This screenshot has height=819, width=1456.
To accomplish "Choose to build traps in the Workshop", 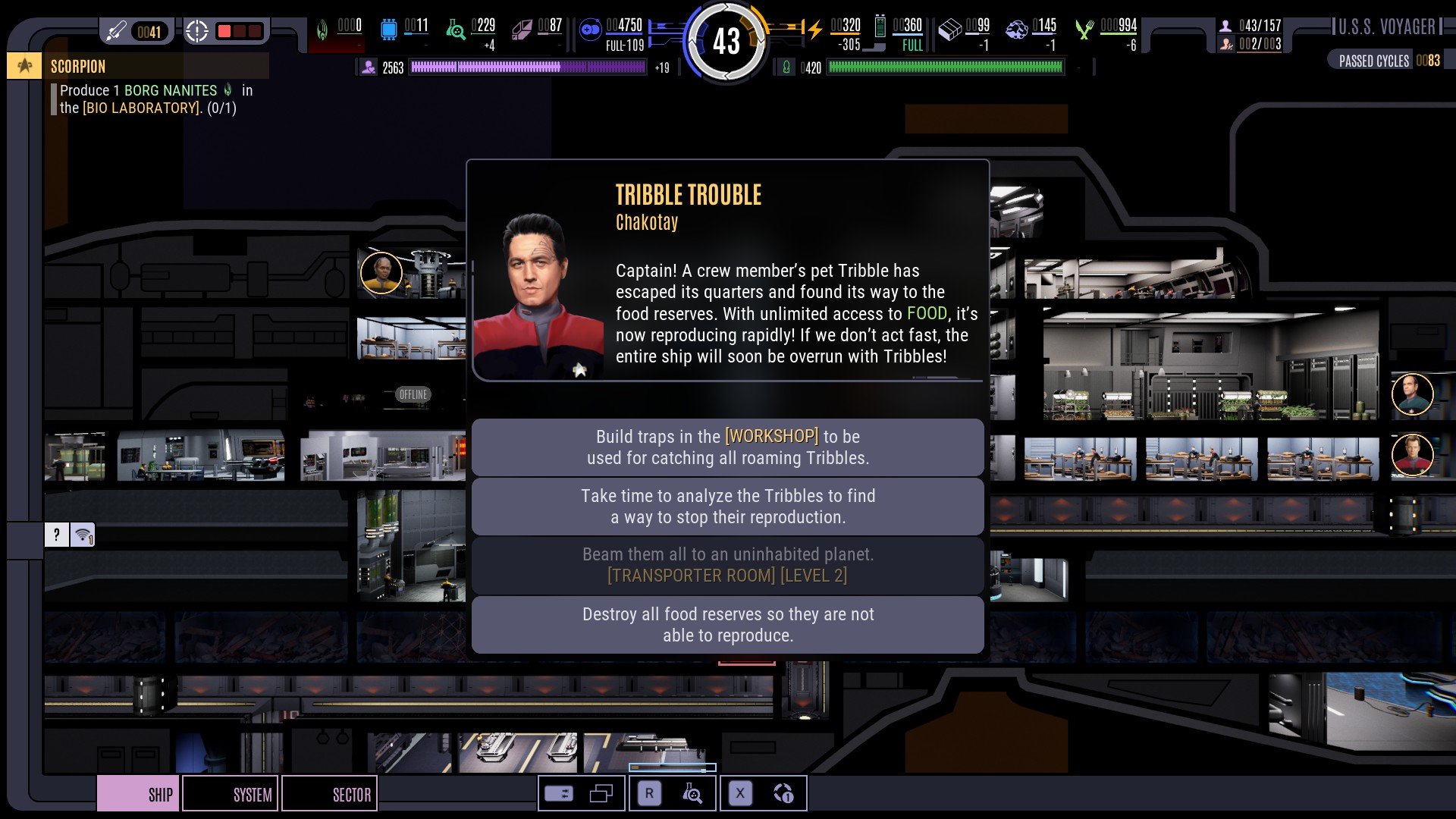I will [727, 447].
